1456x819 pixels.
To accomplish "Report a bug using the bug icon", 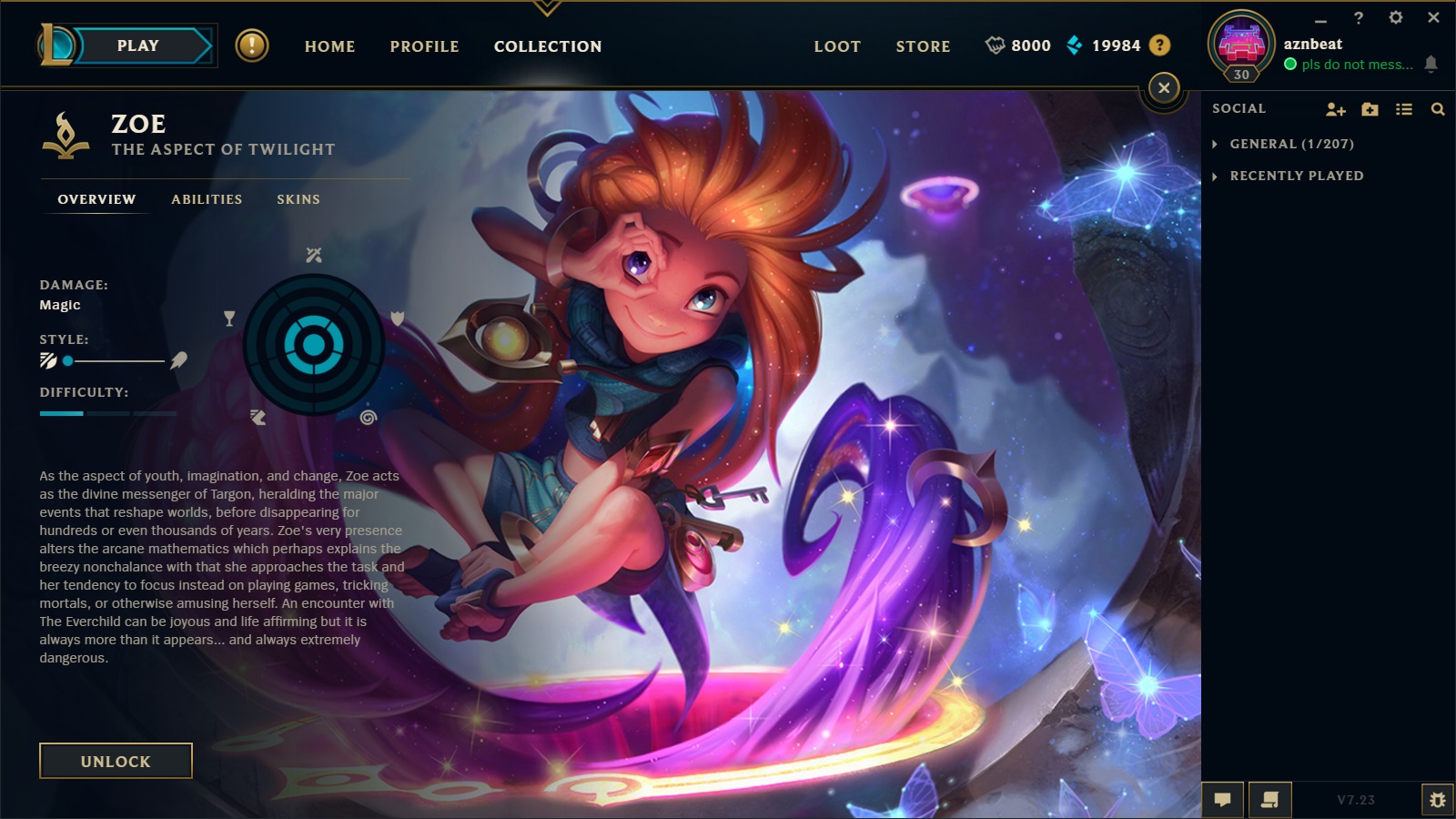I will pyautogui.click(x=1439, y=800).
